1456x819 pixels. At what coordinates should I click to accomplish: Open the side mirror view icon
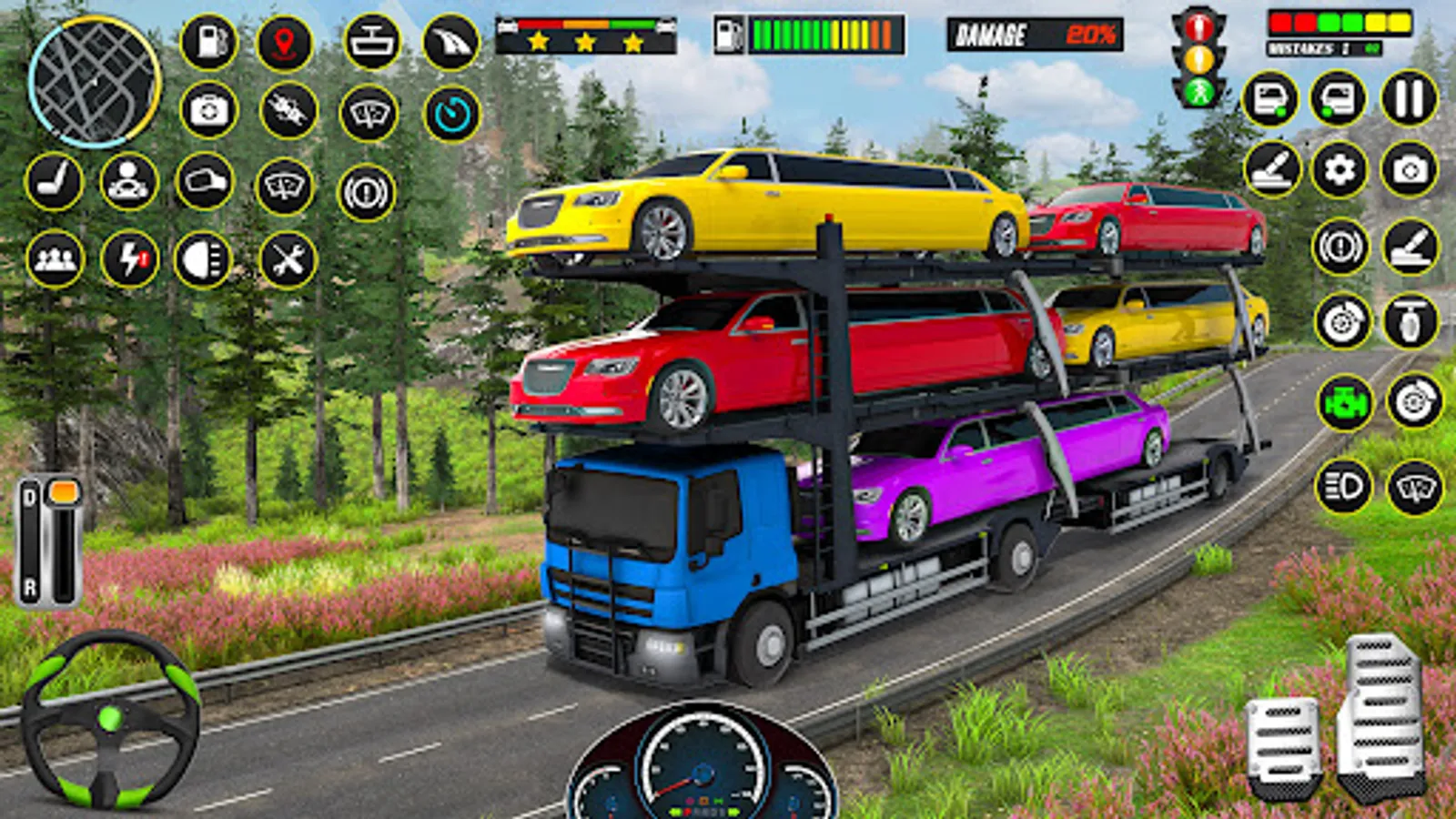[205, 181]
